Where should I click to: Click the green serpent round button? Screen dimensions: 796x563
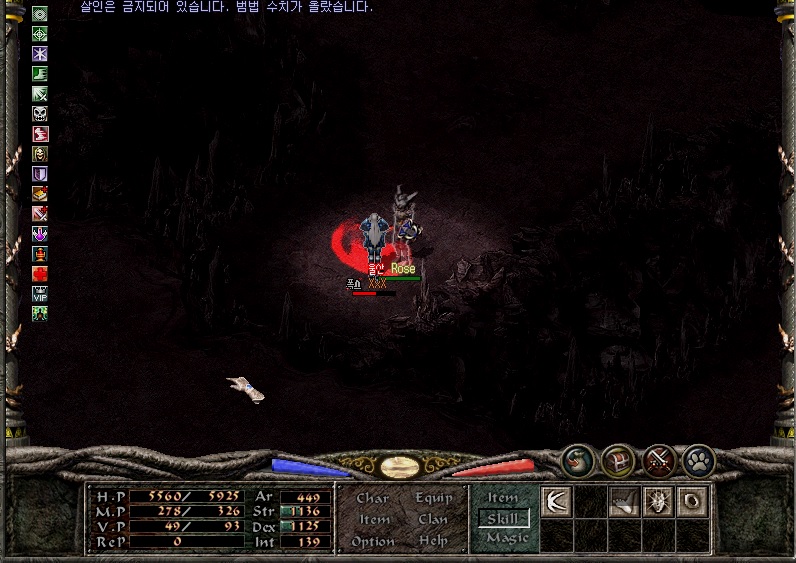579,460
